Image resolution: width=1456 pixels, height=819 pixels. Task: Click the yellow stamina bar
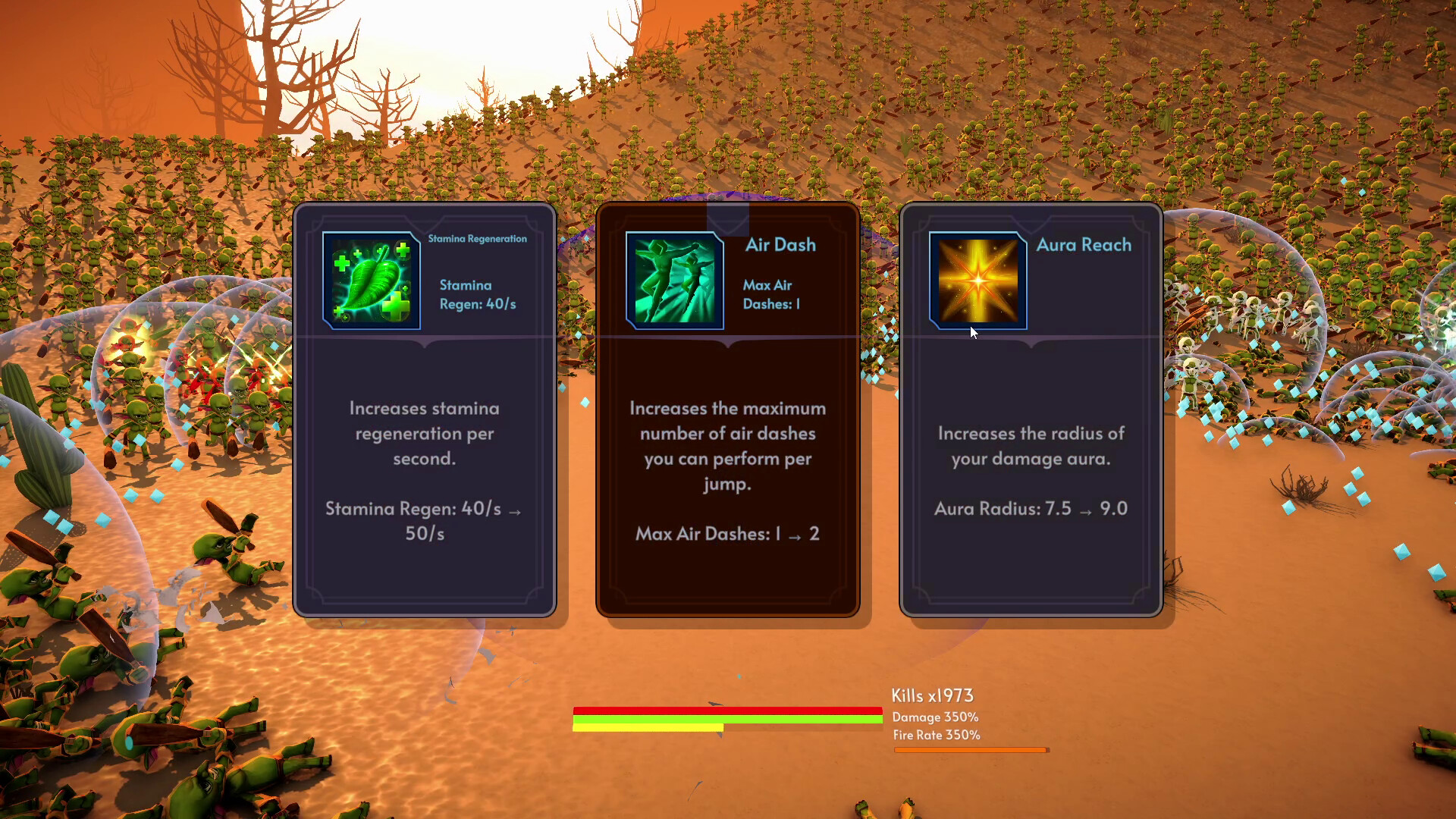pyautogui.click(x=648, y=726)
